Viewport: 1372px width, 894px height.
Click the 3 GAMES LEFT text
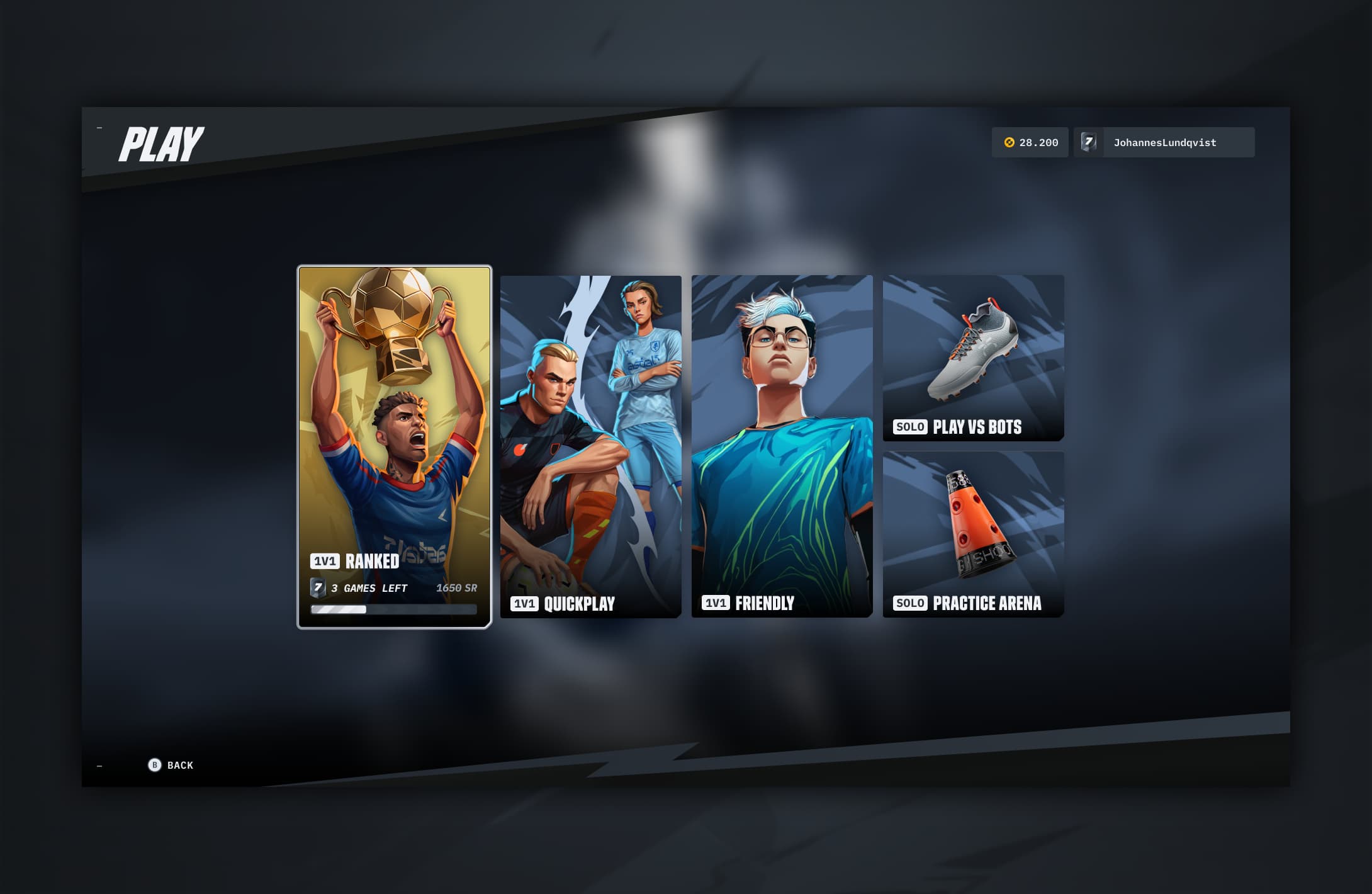coord(369,589)
